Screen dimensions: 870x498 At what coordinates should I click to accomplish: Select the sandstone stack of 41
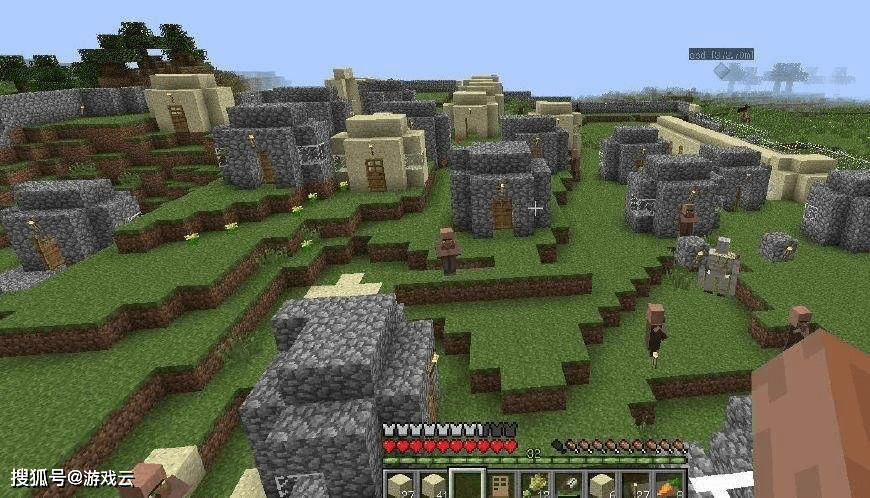(x=433, y=485)
